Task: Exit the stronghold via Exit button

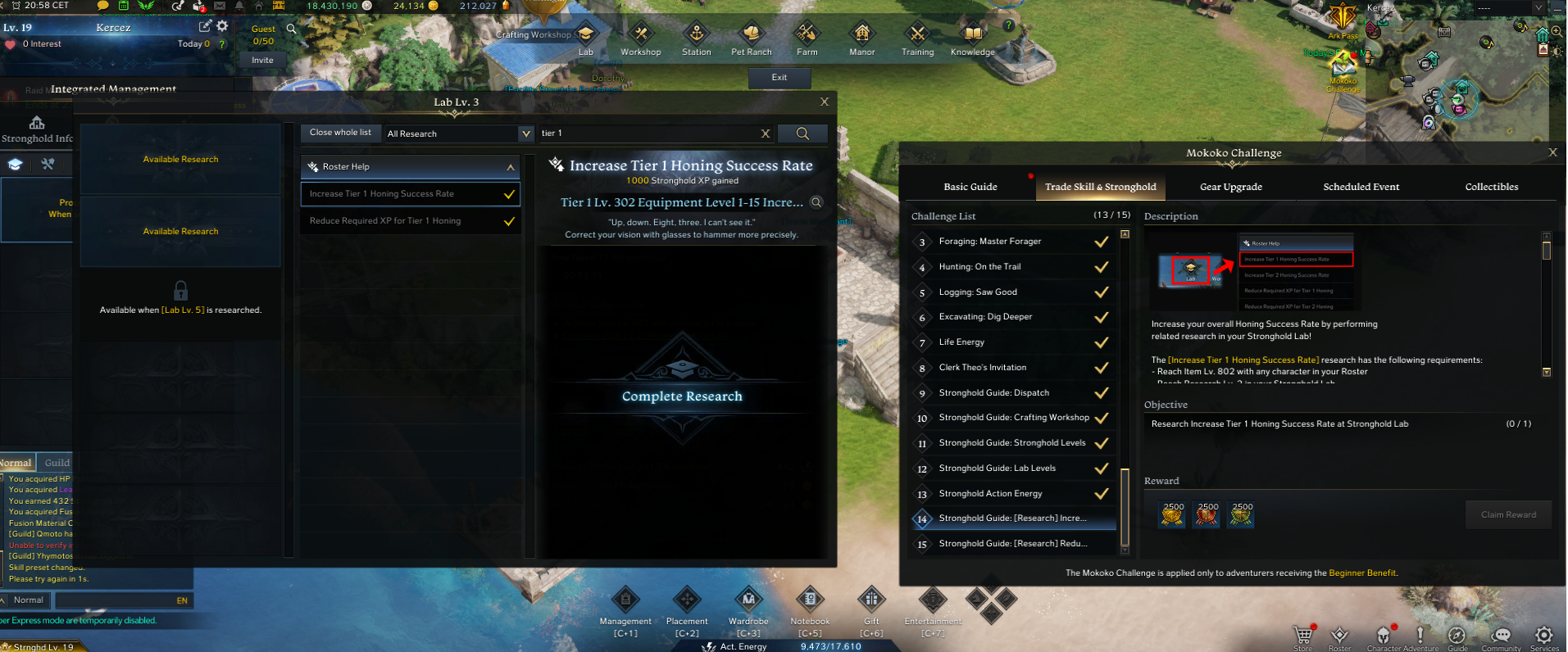Action: [779, 78]
